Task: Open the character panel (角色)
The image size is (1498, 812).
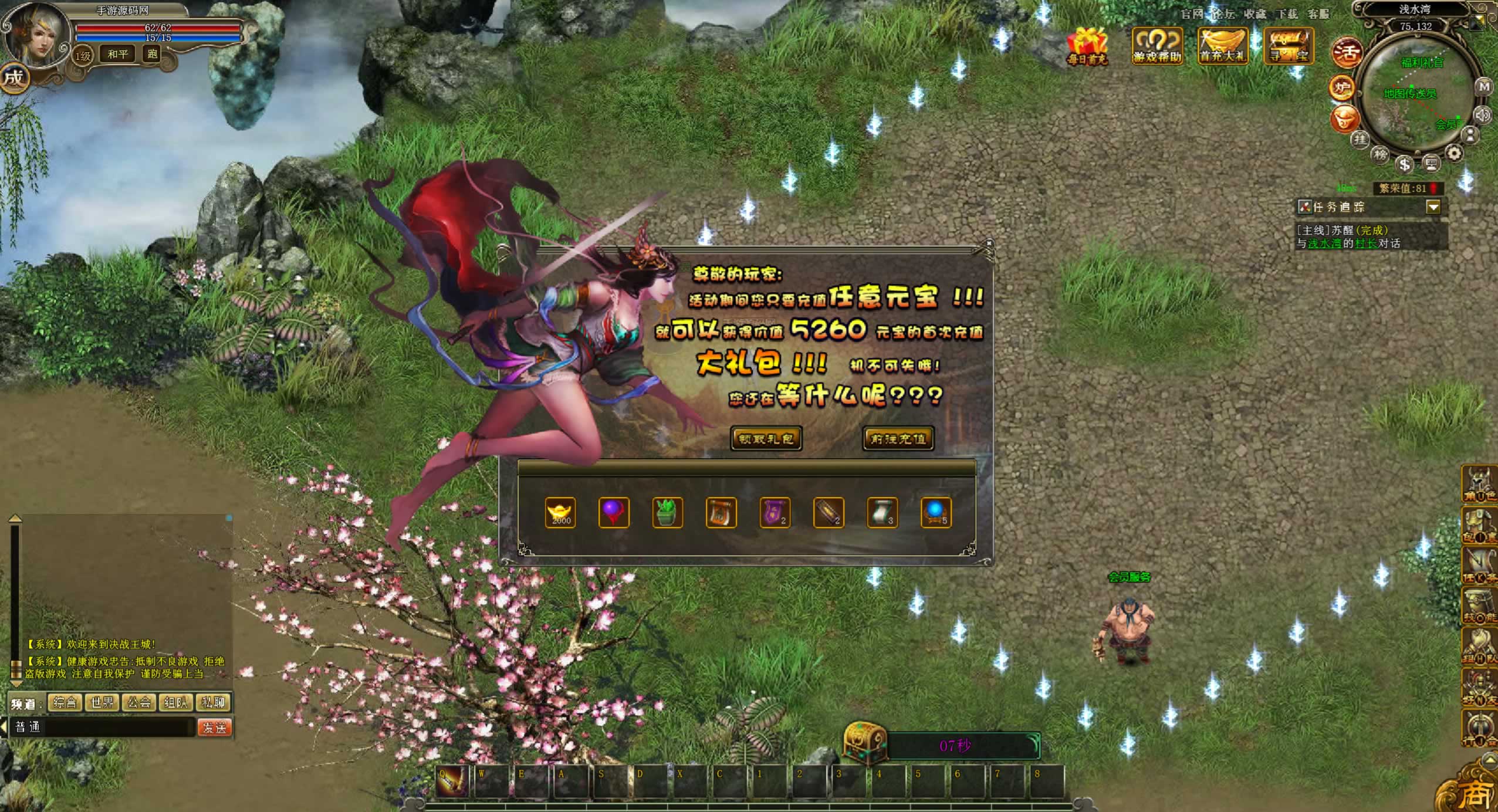Action: click(x=1479, y=485)
